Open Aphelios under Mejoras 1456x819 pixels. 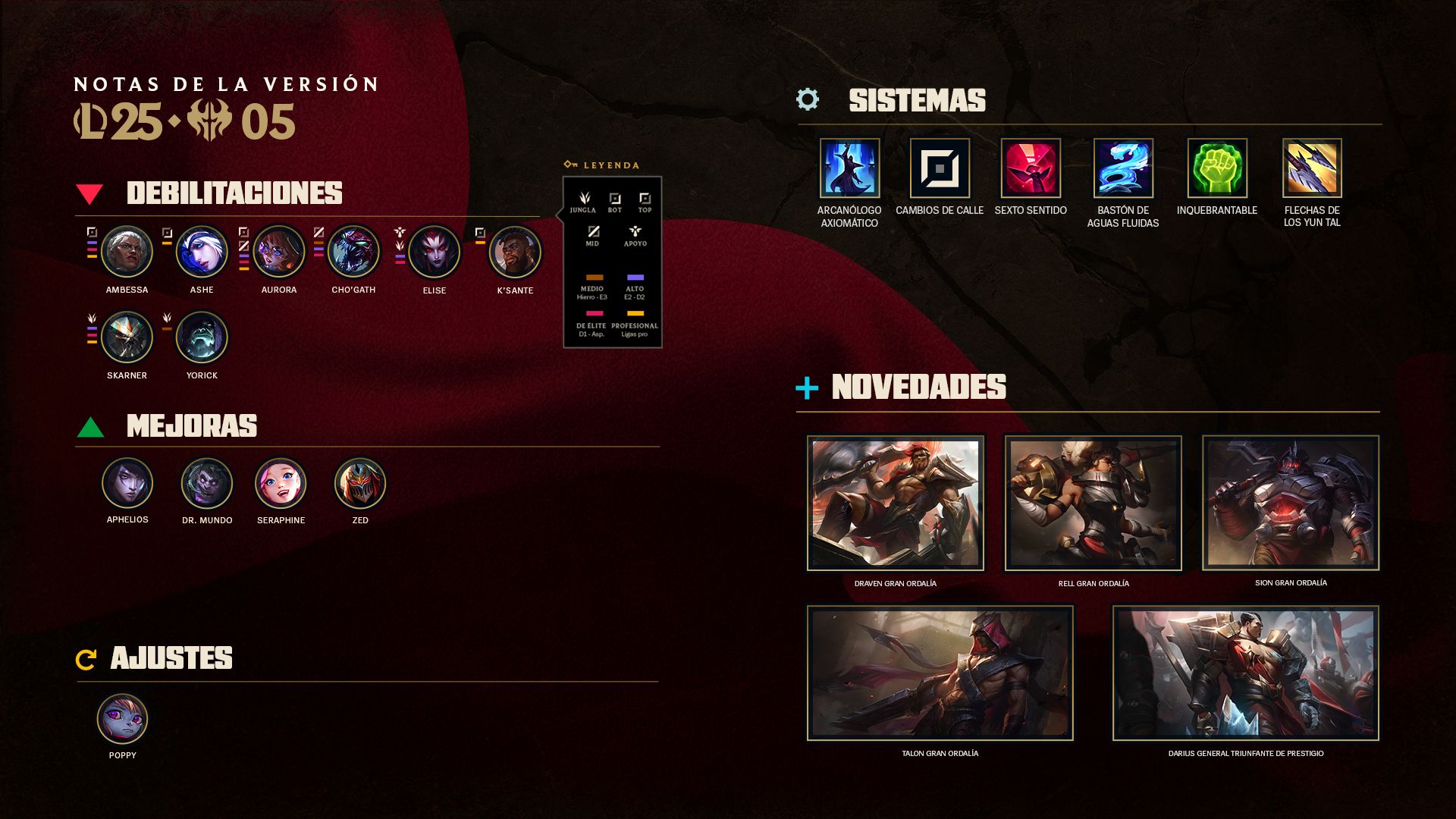[127, 483]
